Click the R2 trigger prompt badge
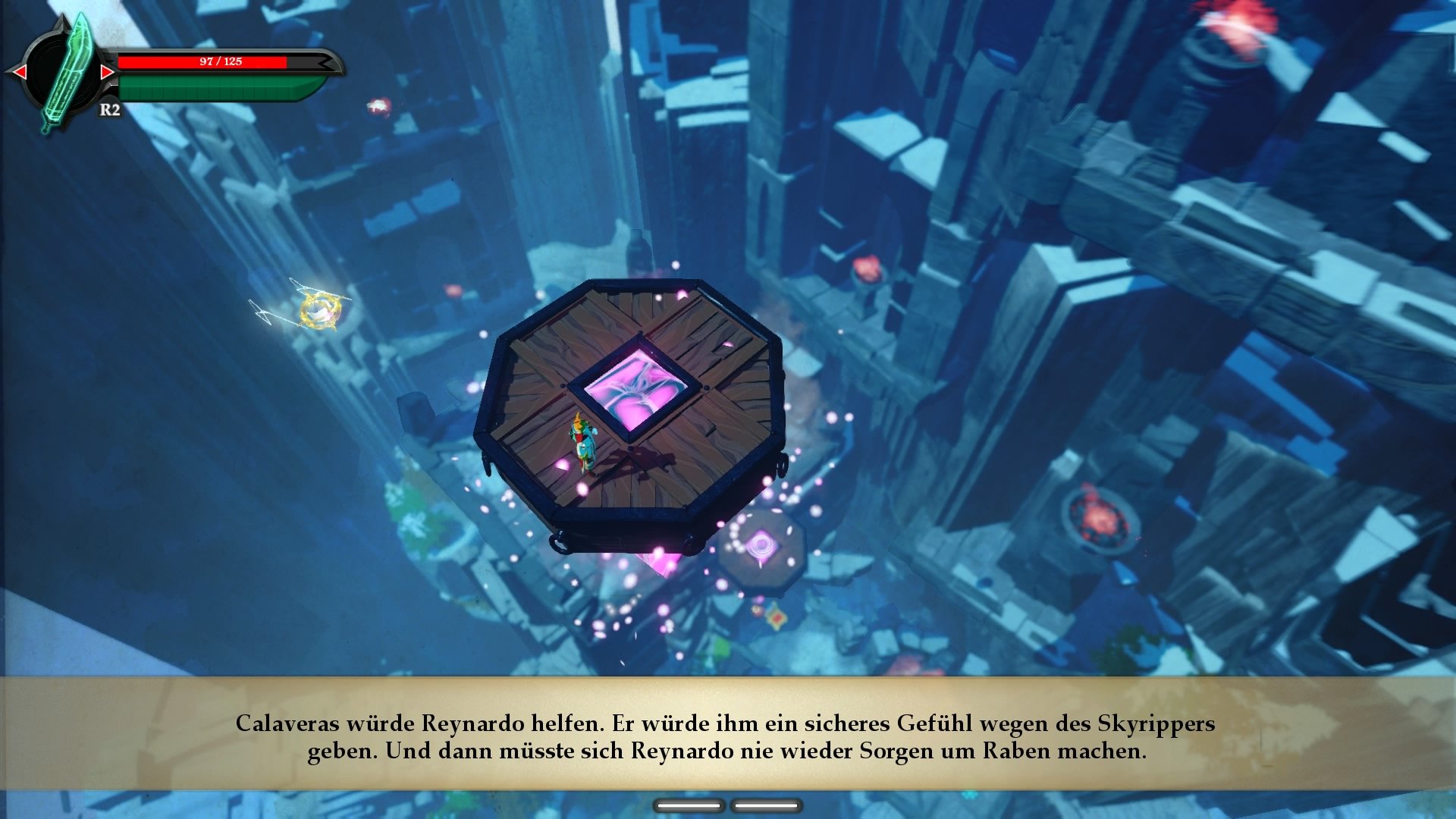 (x=111, y=108)
